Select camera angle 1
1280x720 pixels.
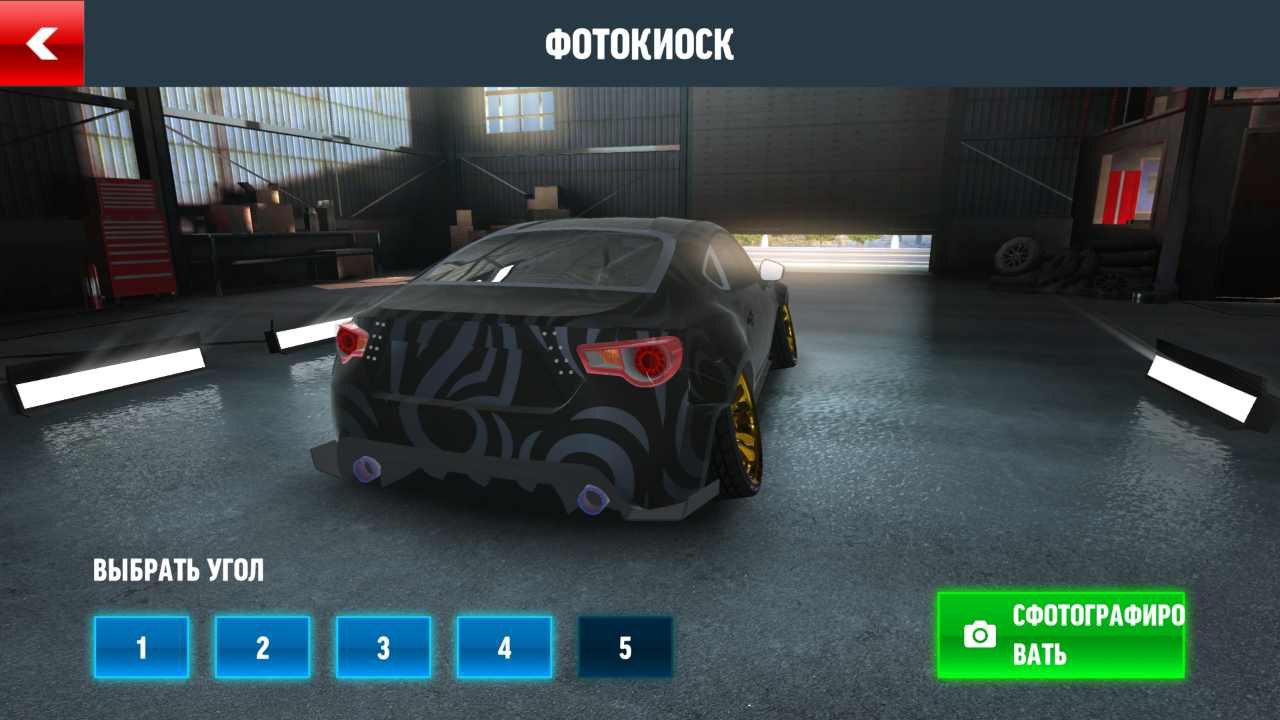[141, 647]
